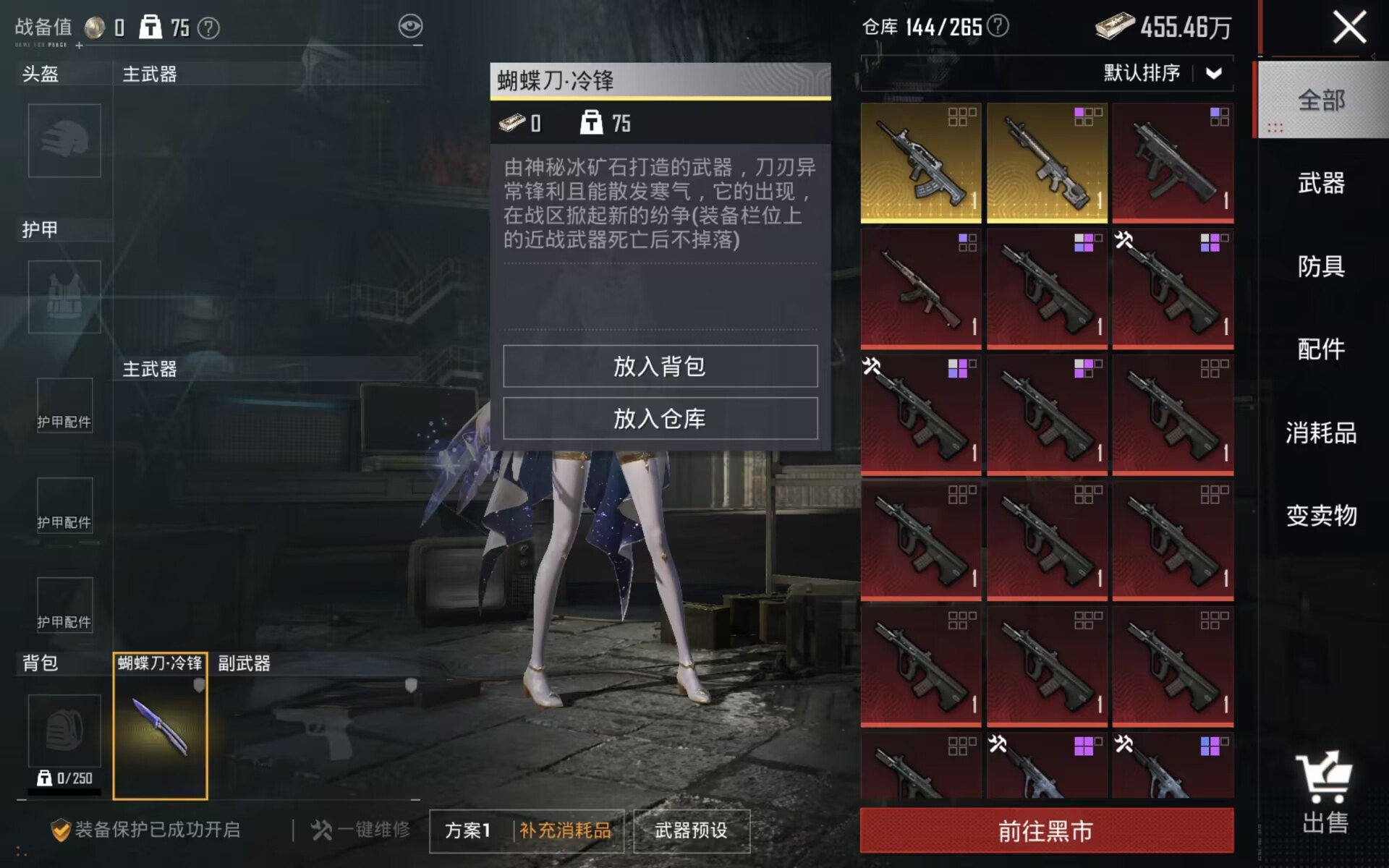
Task: Switch to the 全部 (All) category tab
Action: click(x=1321, y=100)
